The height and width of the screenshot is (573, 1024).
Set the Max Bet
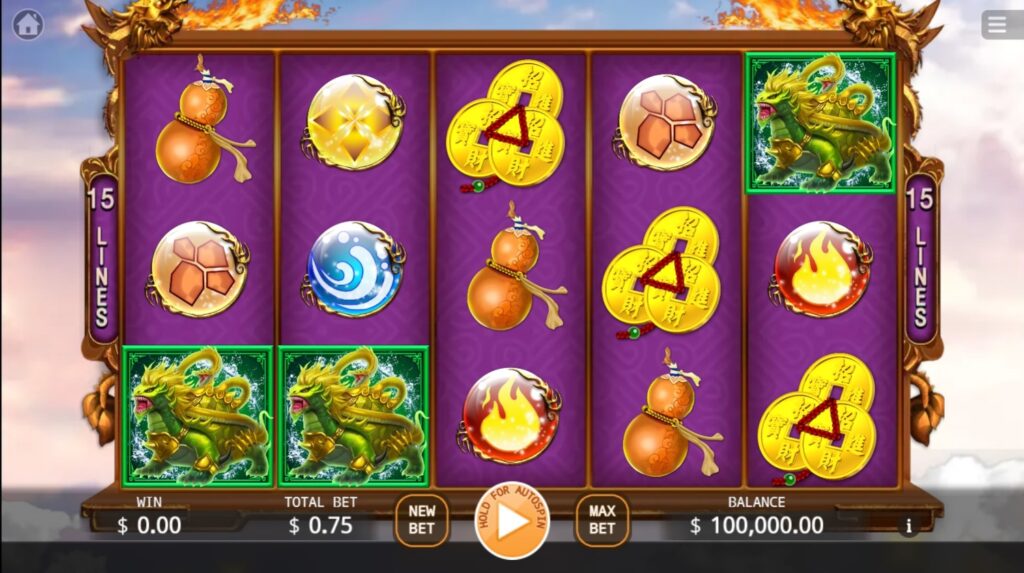pyautogui.click(x=602, y=520)
